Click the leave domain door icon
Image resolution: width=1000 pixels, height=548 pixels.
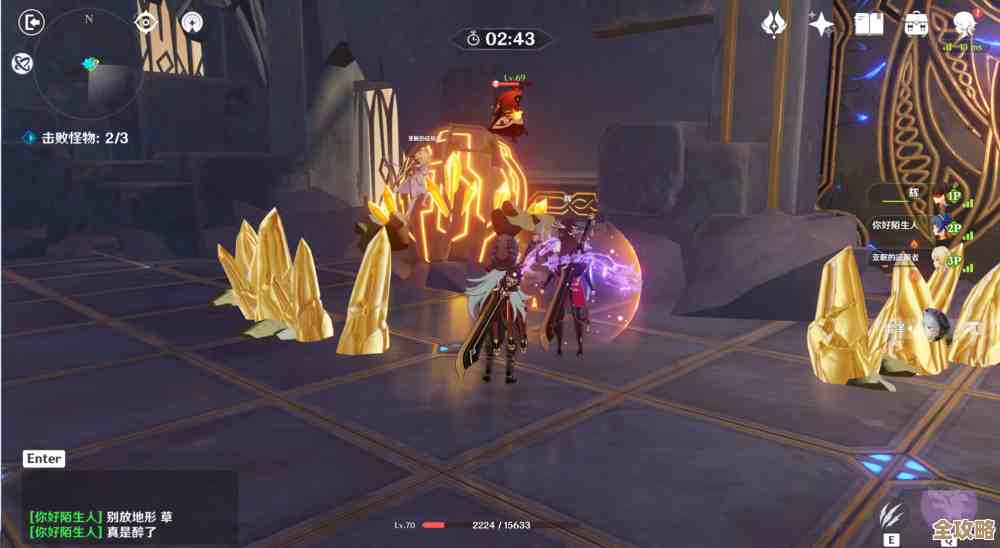(33, 22)
